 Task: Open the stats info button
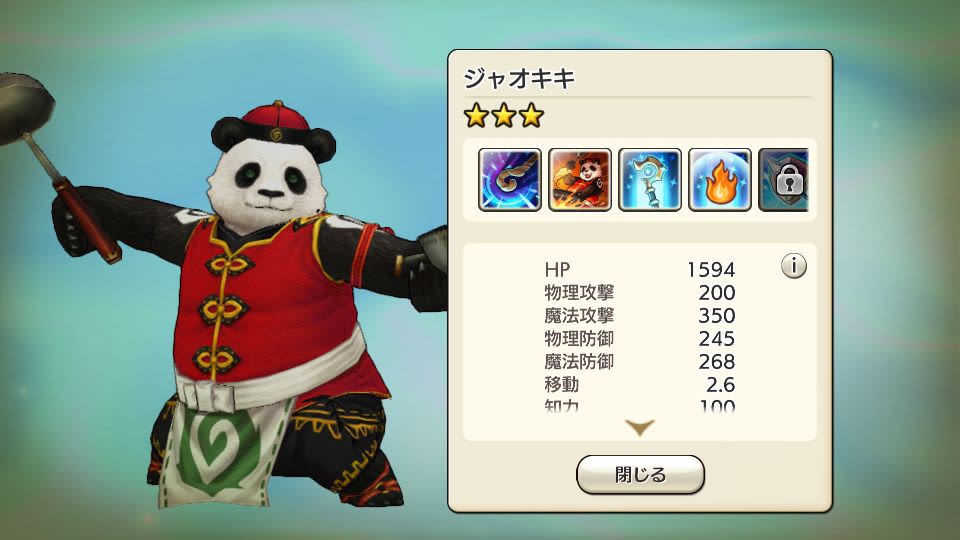point(794,267)
